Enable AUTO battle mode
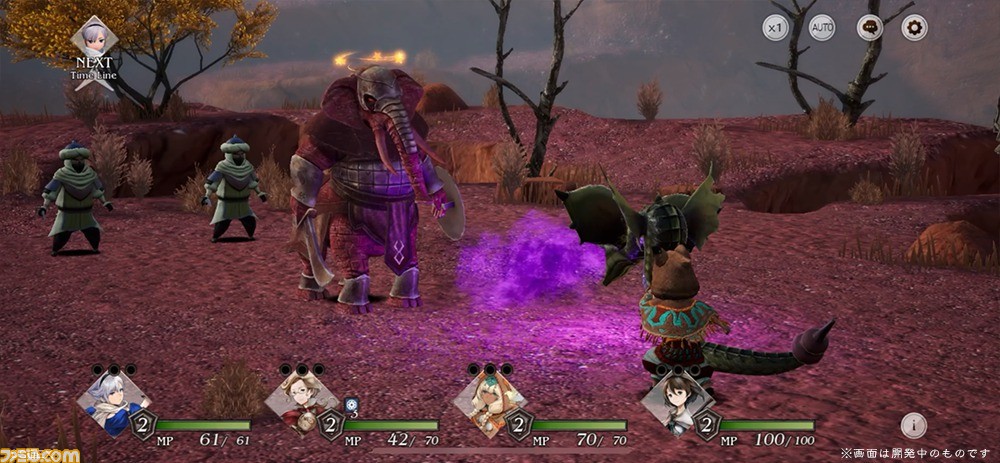The image size is (1000, 463). (x=822, y=29)
